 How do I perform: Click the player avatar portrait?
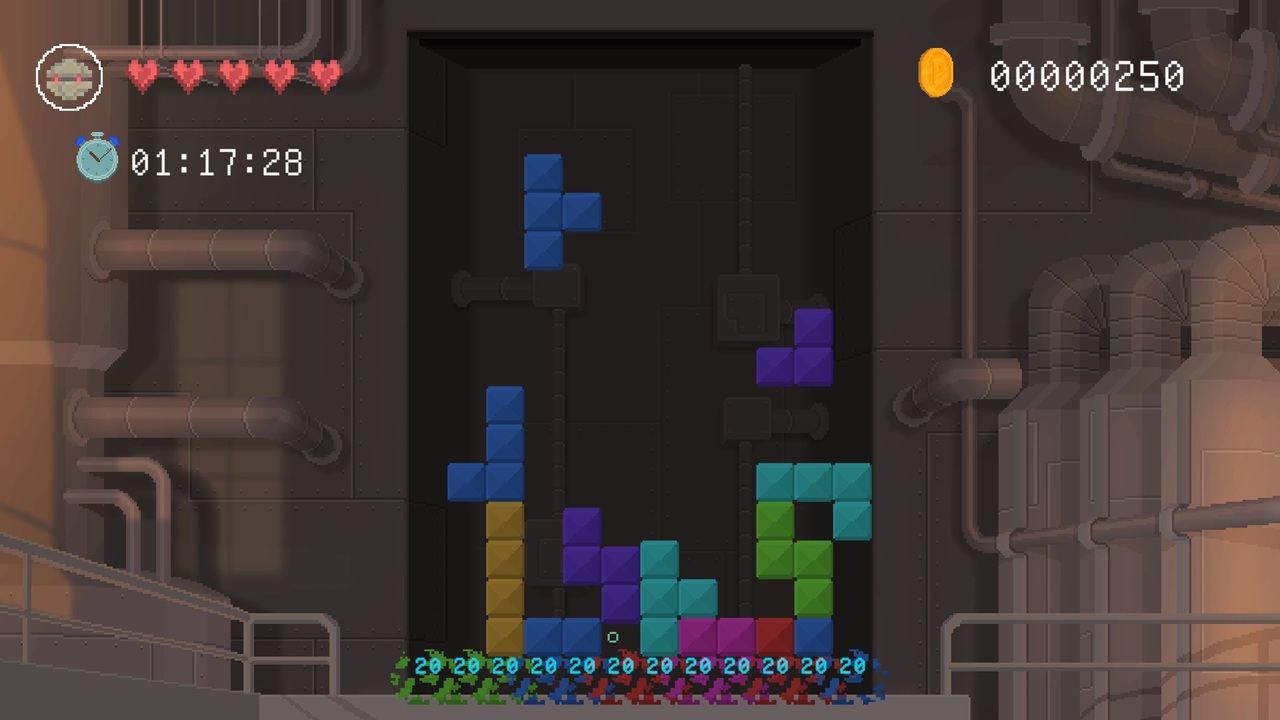pyautogui.click(x=69, y=76)
